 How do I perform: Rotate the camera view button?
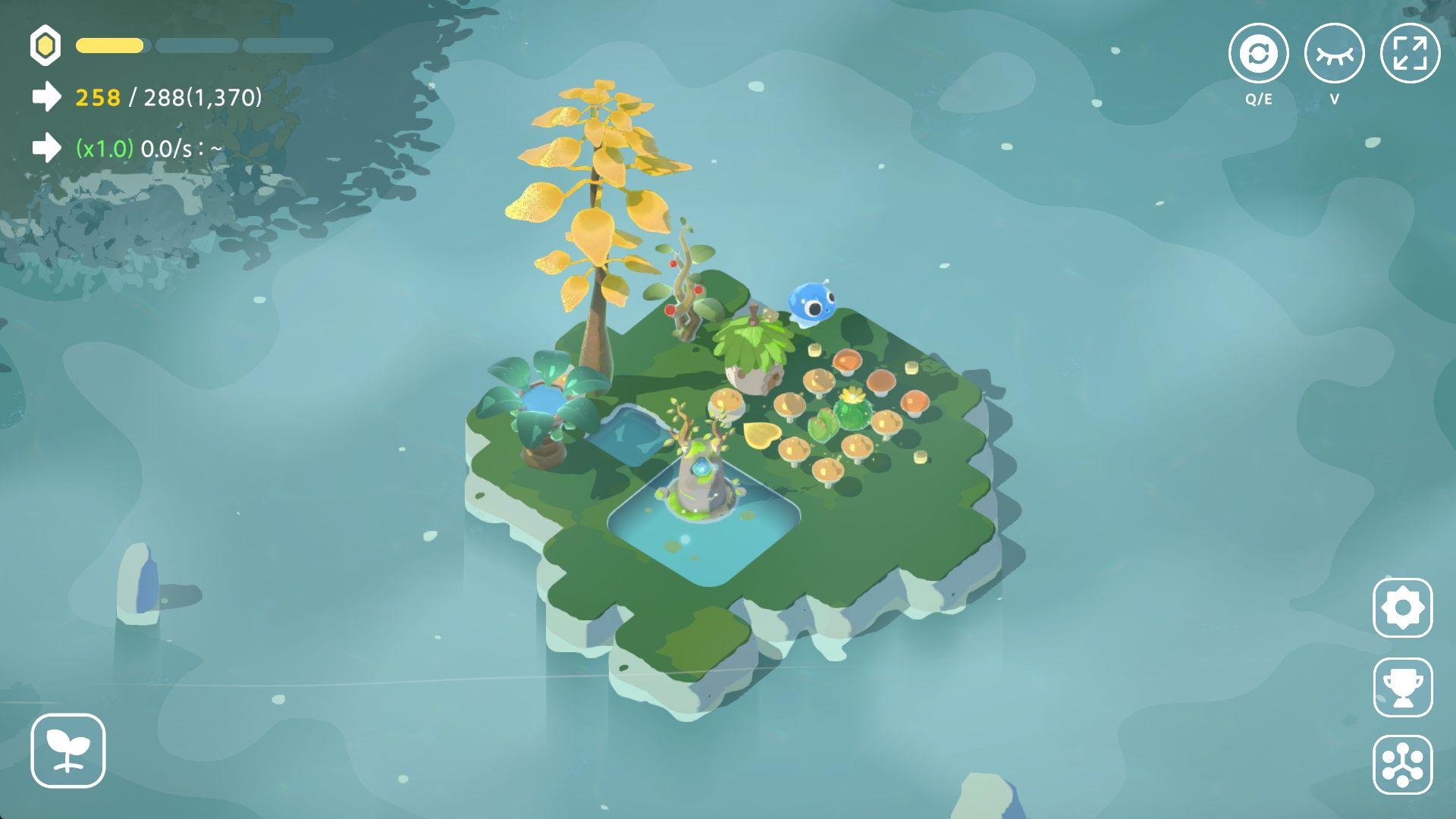coord(1258,54)
